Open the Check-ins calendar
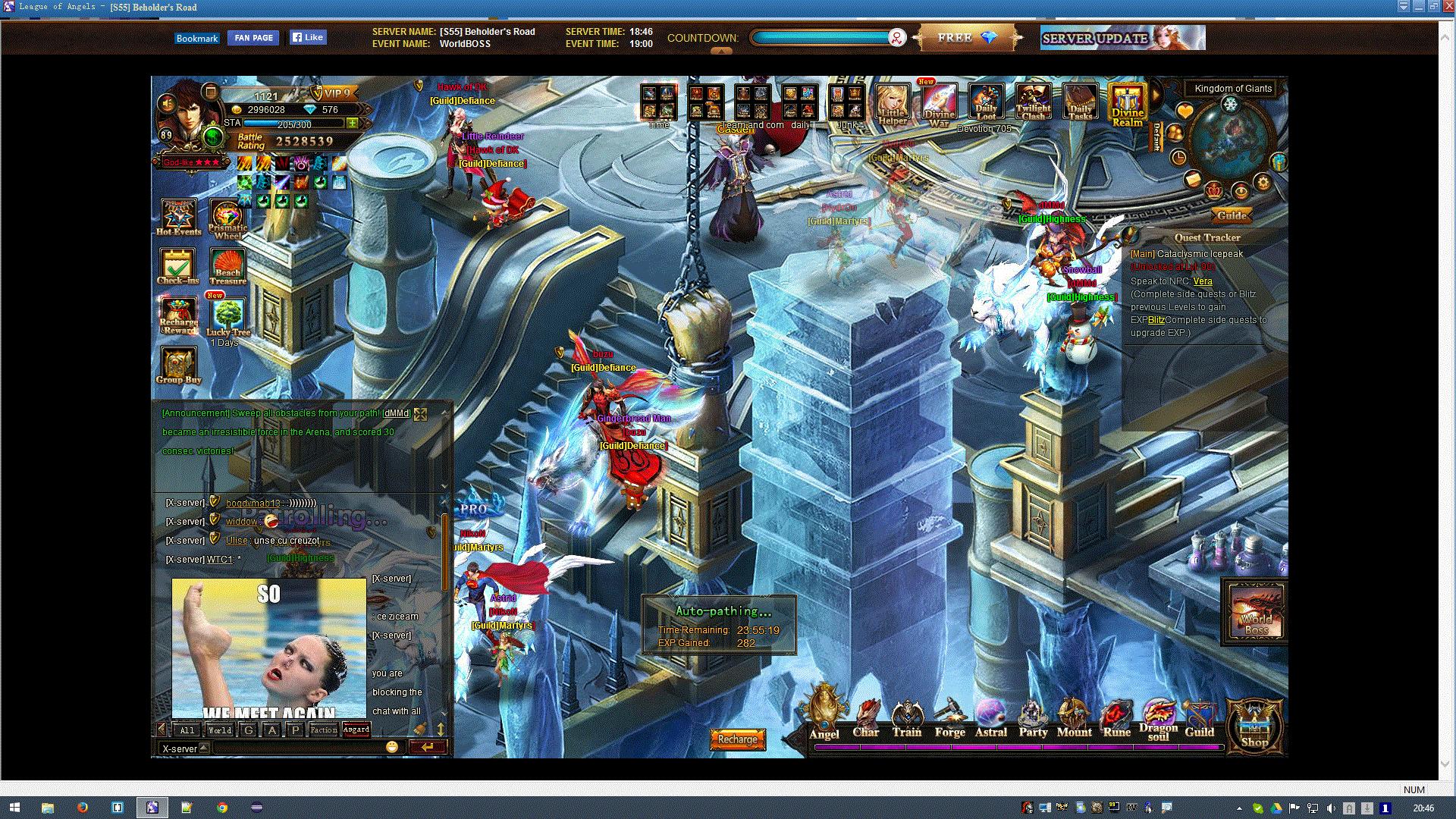 pyautogui.click(x=177, y=265)
